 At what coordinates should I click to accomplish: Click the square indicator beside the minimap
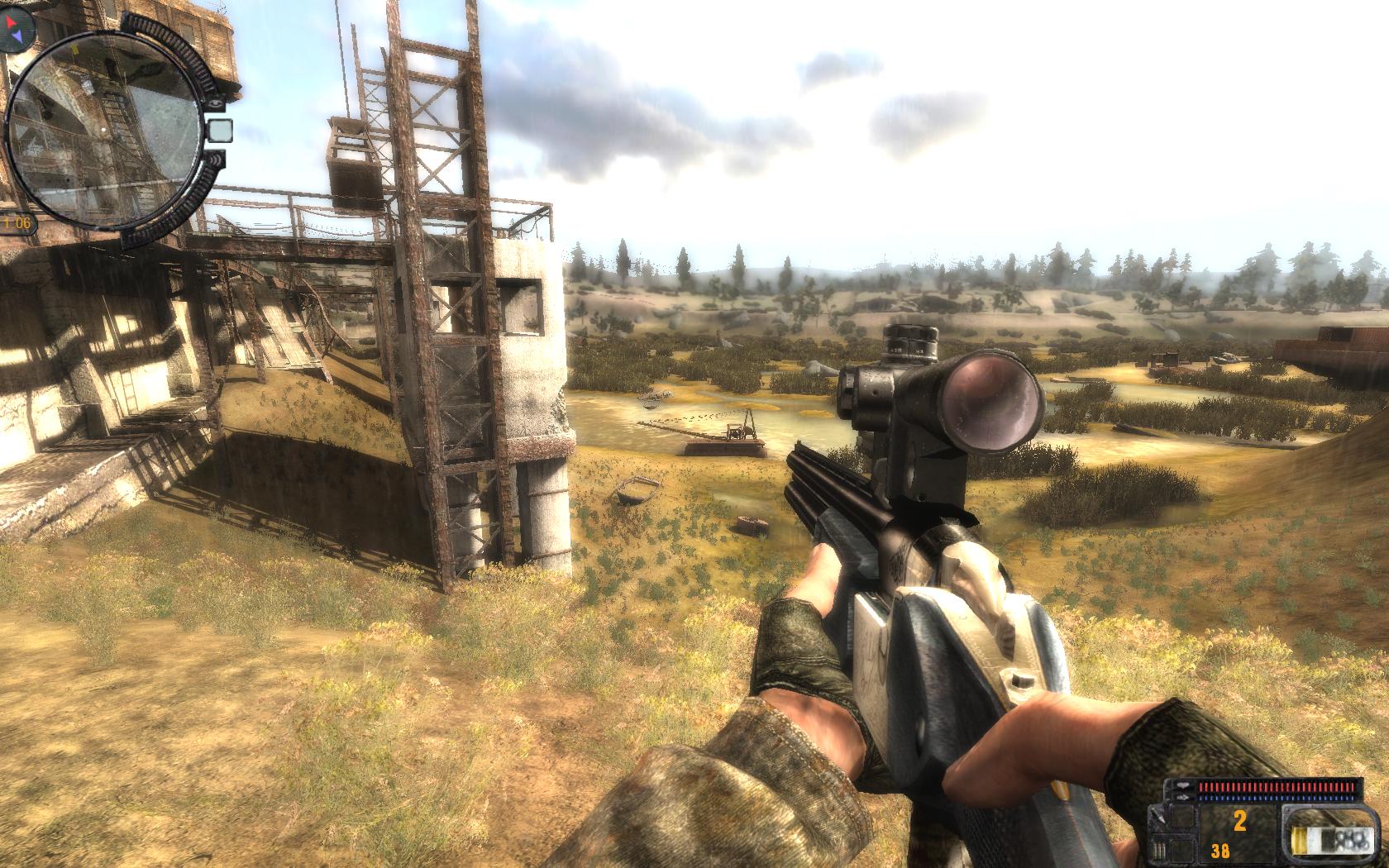pyautogui.click(x=218, y=130)
